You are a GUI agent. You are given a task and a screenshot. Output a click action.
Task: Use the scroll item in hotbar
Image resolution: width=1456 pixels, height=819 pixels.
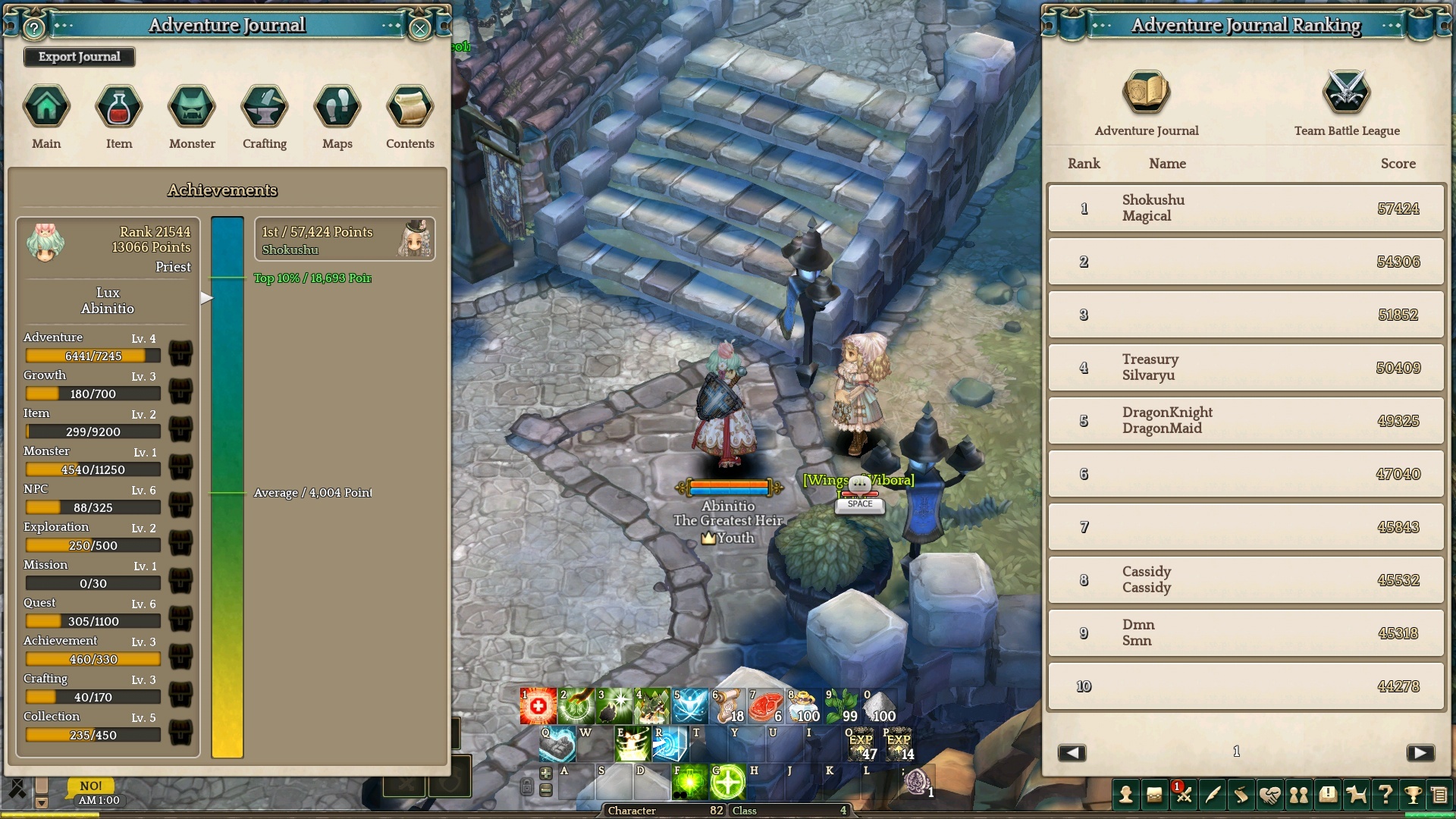(x=728, y=707)
